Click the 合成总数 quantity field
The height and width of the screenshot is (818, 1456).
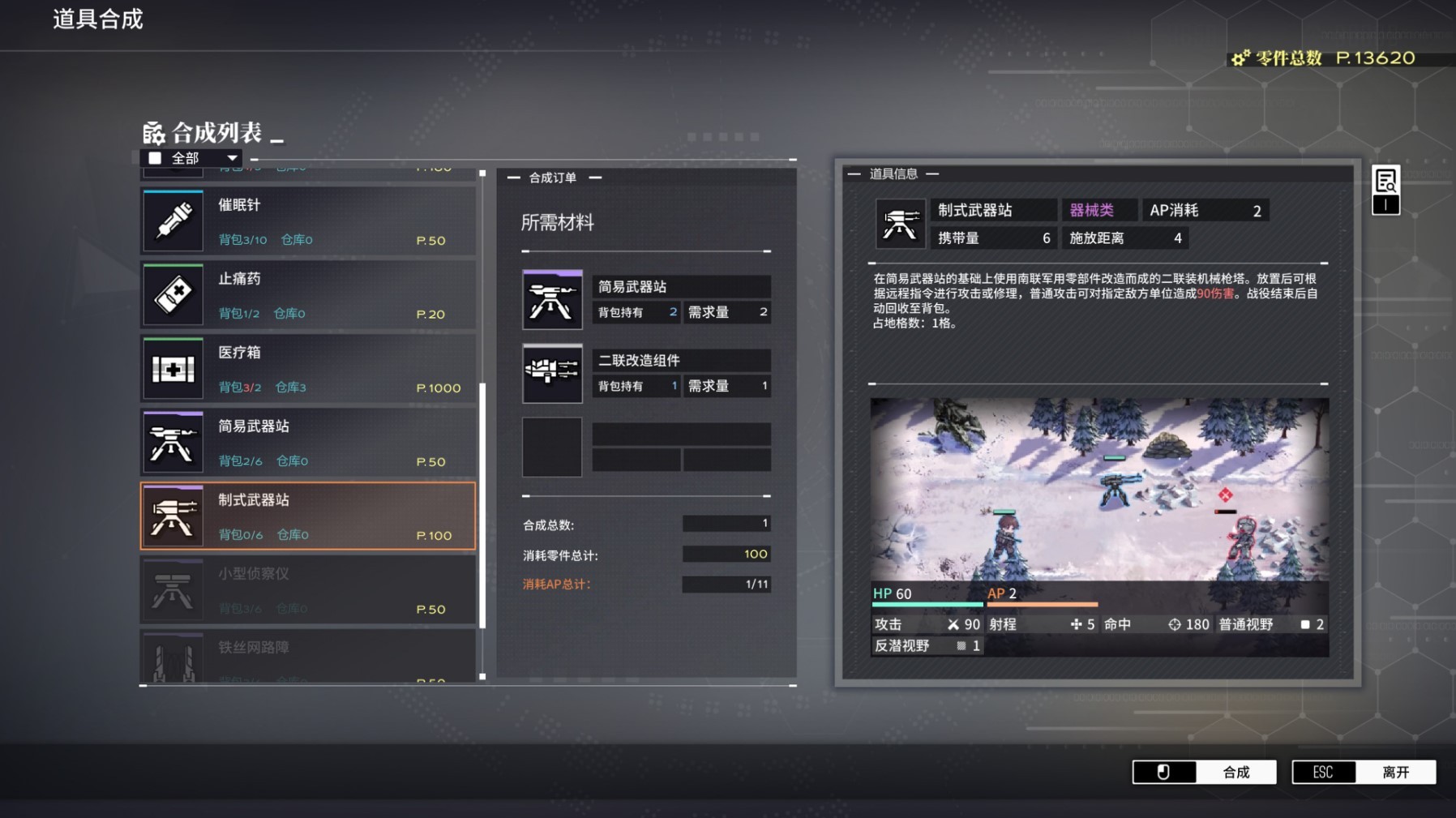[726, 524]
